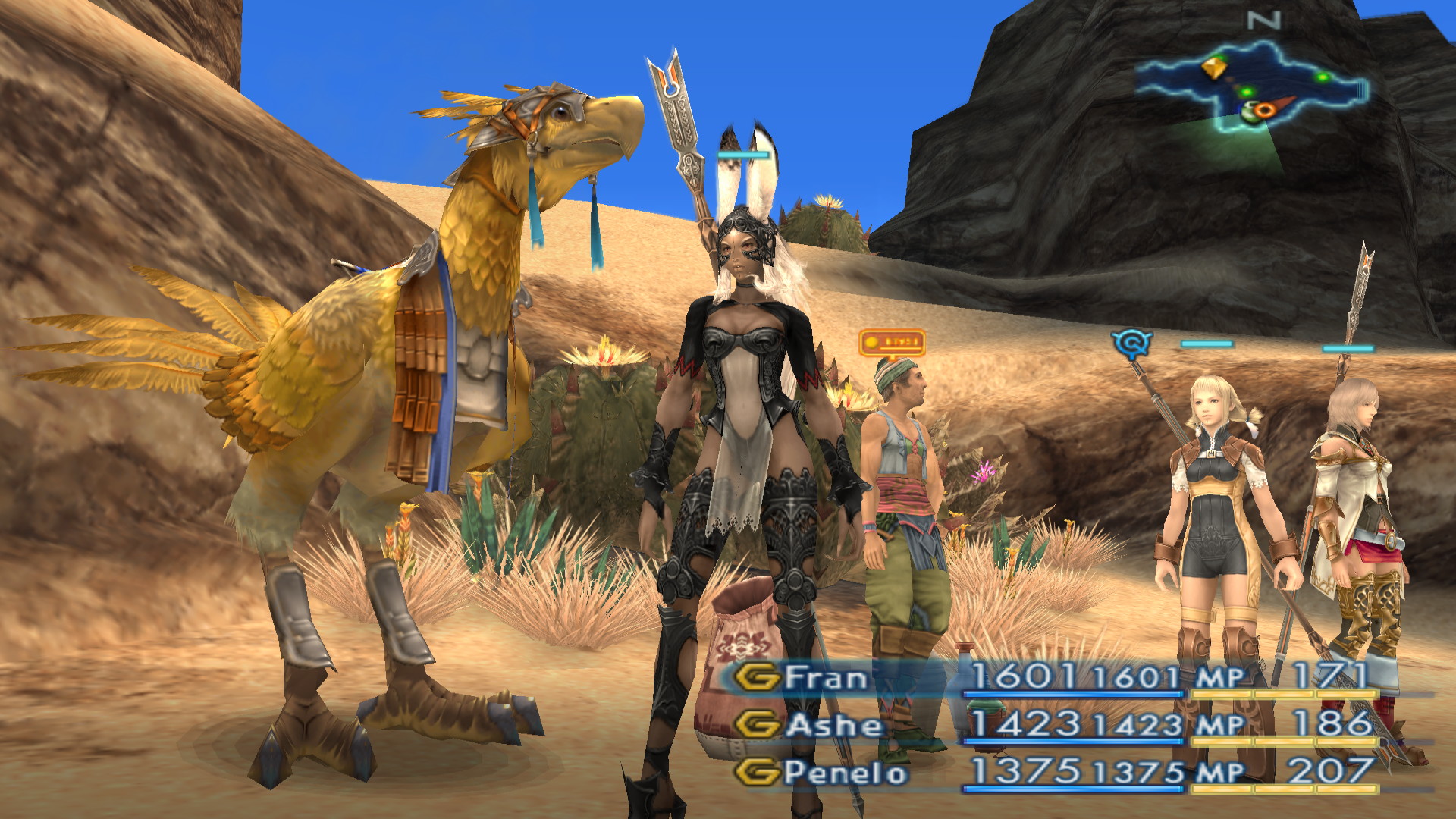
Task: Open the NPC dialogue bubble above the villager
Action: (x=894, y=344)
